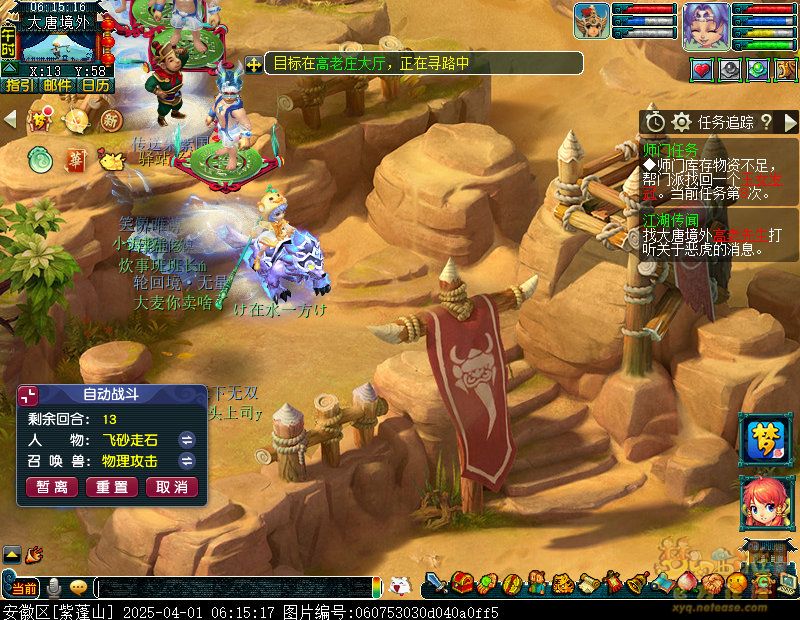The image size is (800, 620).
Task: Open the quest tracker settings gear
Action: (x=682, y=122)
